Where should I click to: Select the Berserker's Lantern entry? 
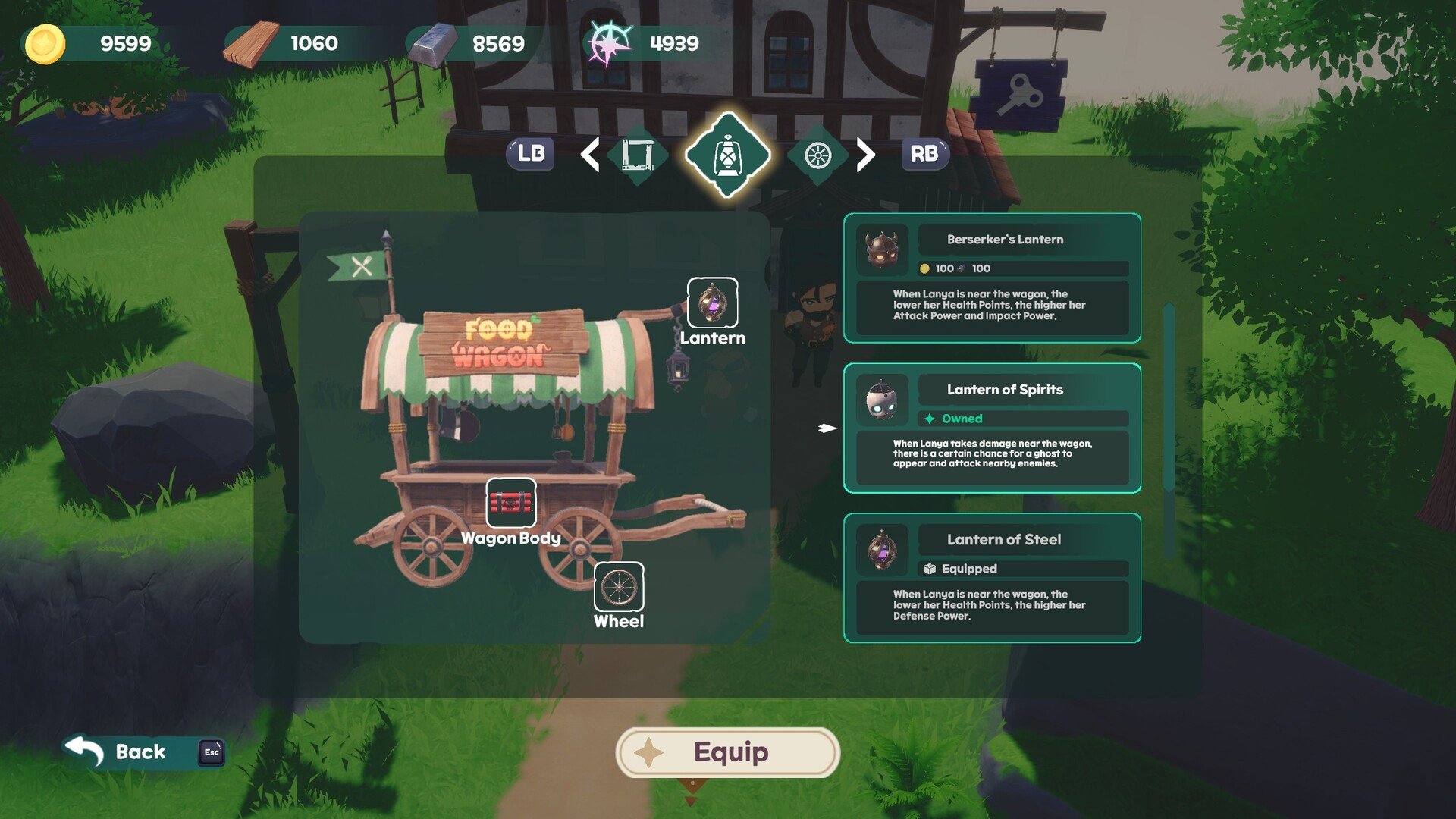coord(992,278)
